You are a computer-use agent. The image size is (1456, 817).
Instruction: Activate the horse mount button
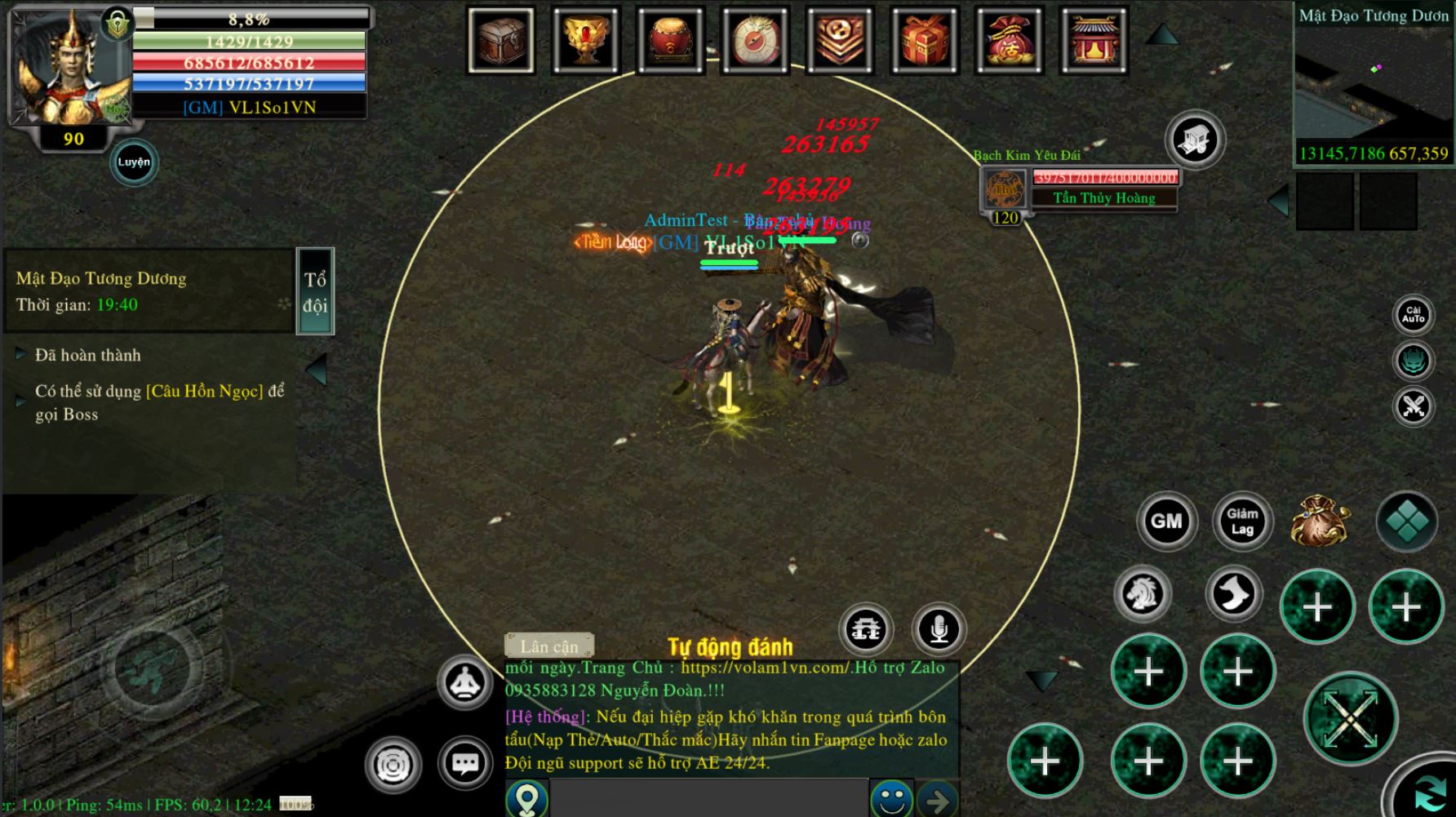(x=1143, y=593)
